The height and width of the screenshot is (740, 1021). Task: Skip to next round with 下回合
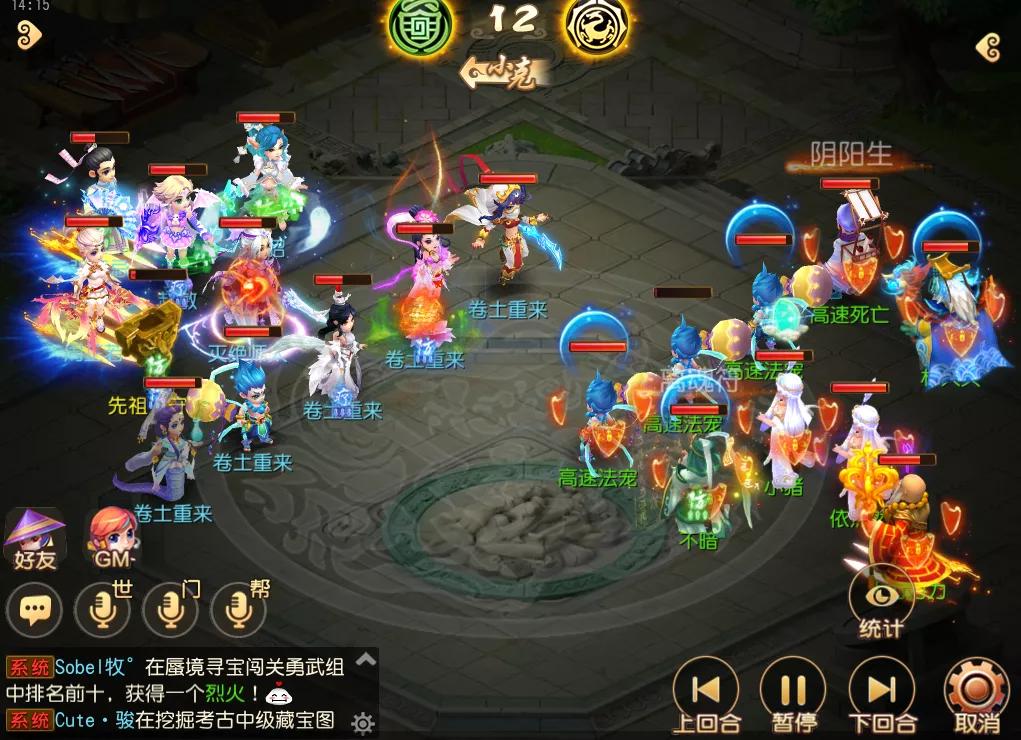tap(881, 695)
